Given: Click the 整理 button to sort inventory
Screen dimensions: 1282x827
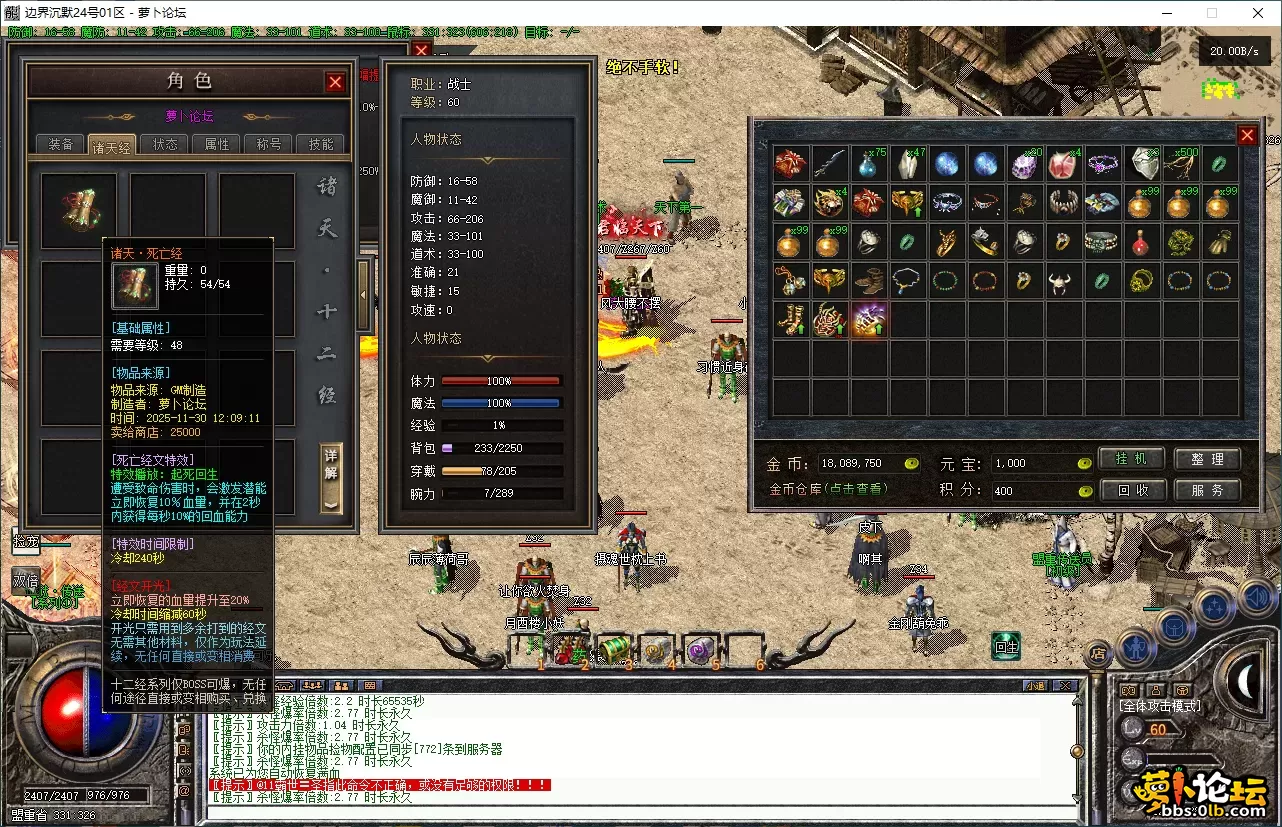Looking at the screenshot, I should (1209, 459).
